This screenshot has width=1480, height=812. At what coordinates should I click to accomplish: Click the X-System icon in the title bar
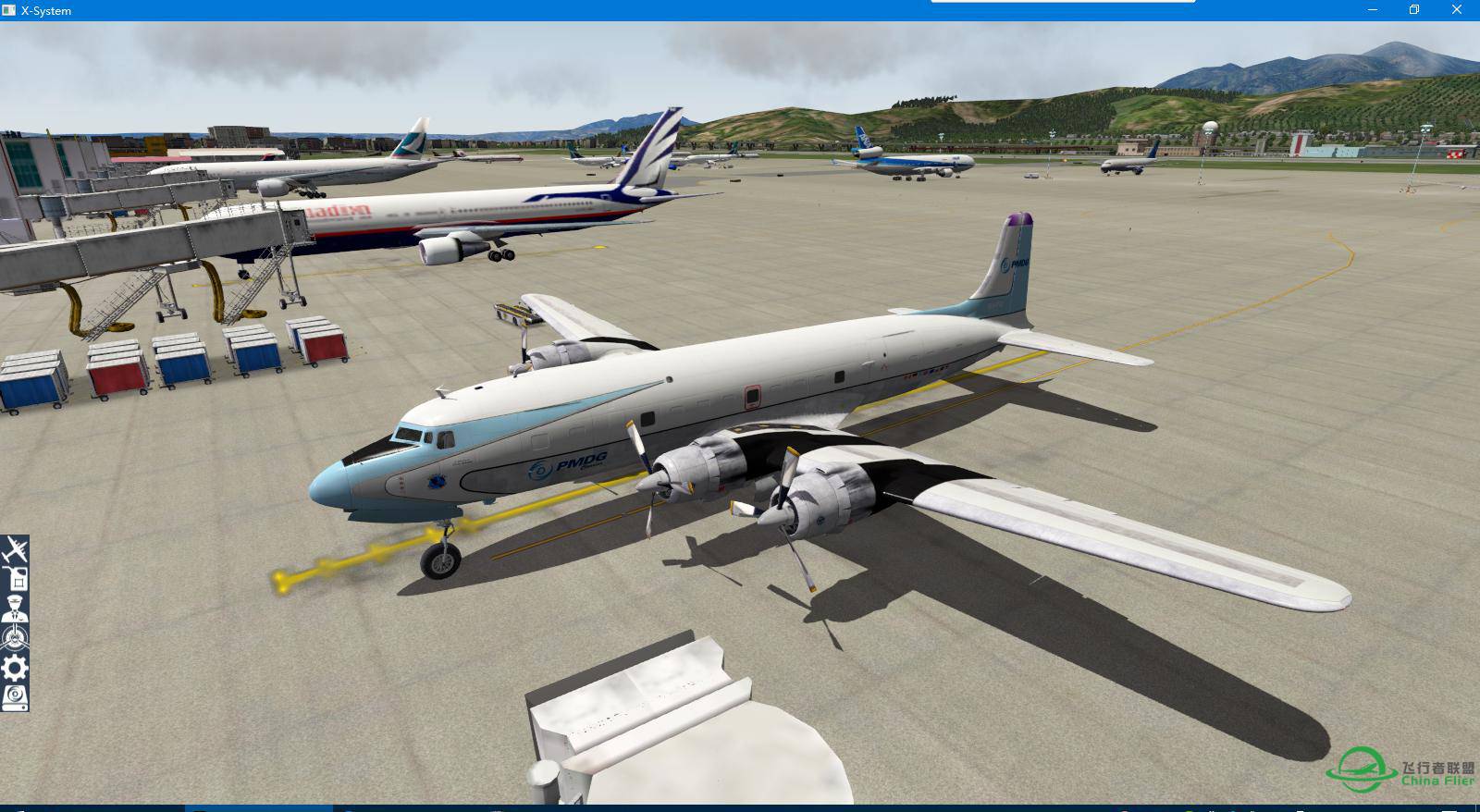pyautogui.click(x=9, y=10)
